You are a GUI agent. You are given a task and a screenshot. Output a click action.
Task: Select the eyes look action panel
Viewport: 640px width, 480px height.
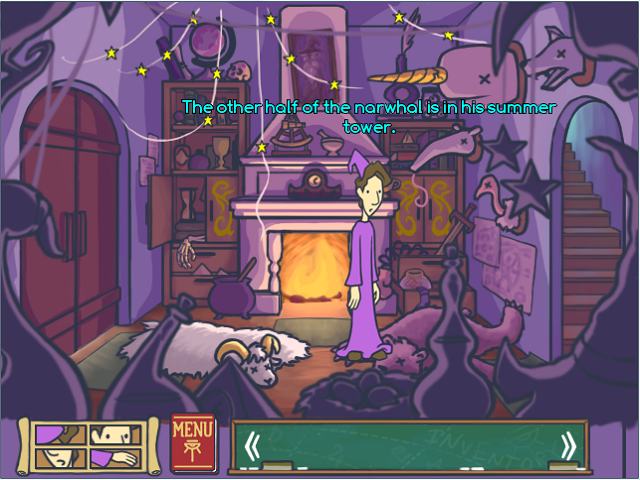pyautogui.click(x=117, y=435)
